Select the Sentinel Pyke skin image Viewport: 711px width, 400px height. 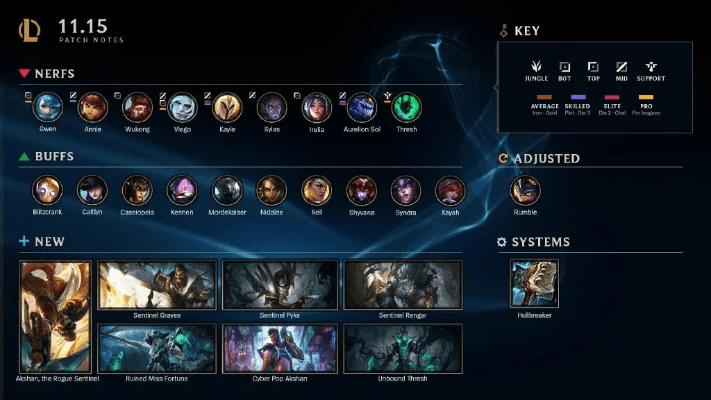tap(280, 284)
